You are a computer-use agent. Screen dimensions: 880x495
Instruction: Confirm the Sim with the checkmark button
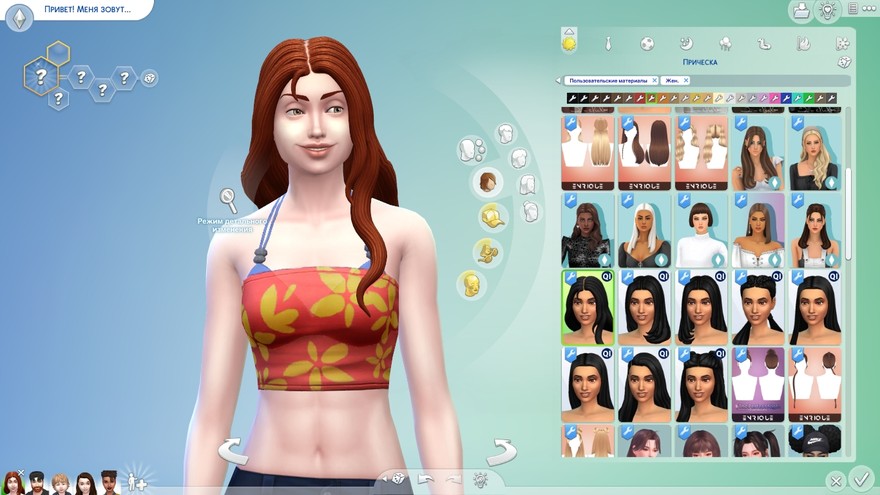(859, 479)
